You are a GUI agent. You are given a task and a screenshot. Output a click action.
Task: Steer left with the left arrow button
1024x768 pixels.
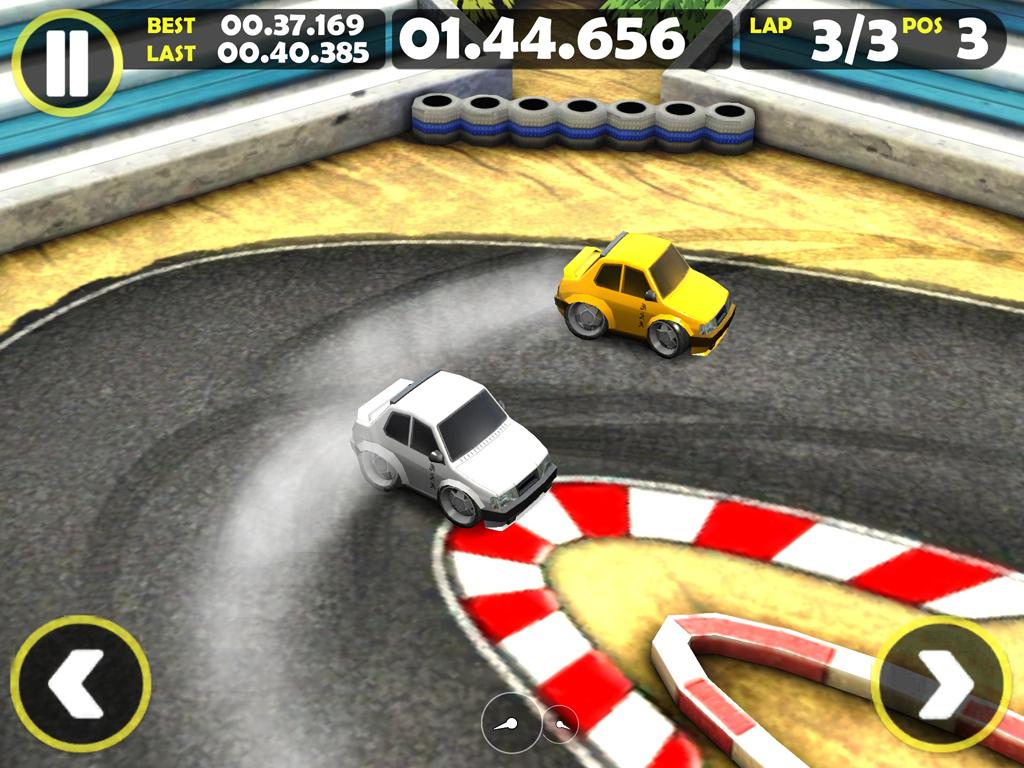click(80, 684)
